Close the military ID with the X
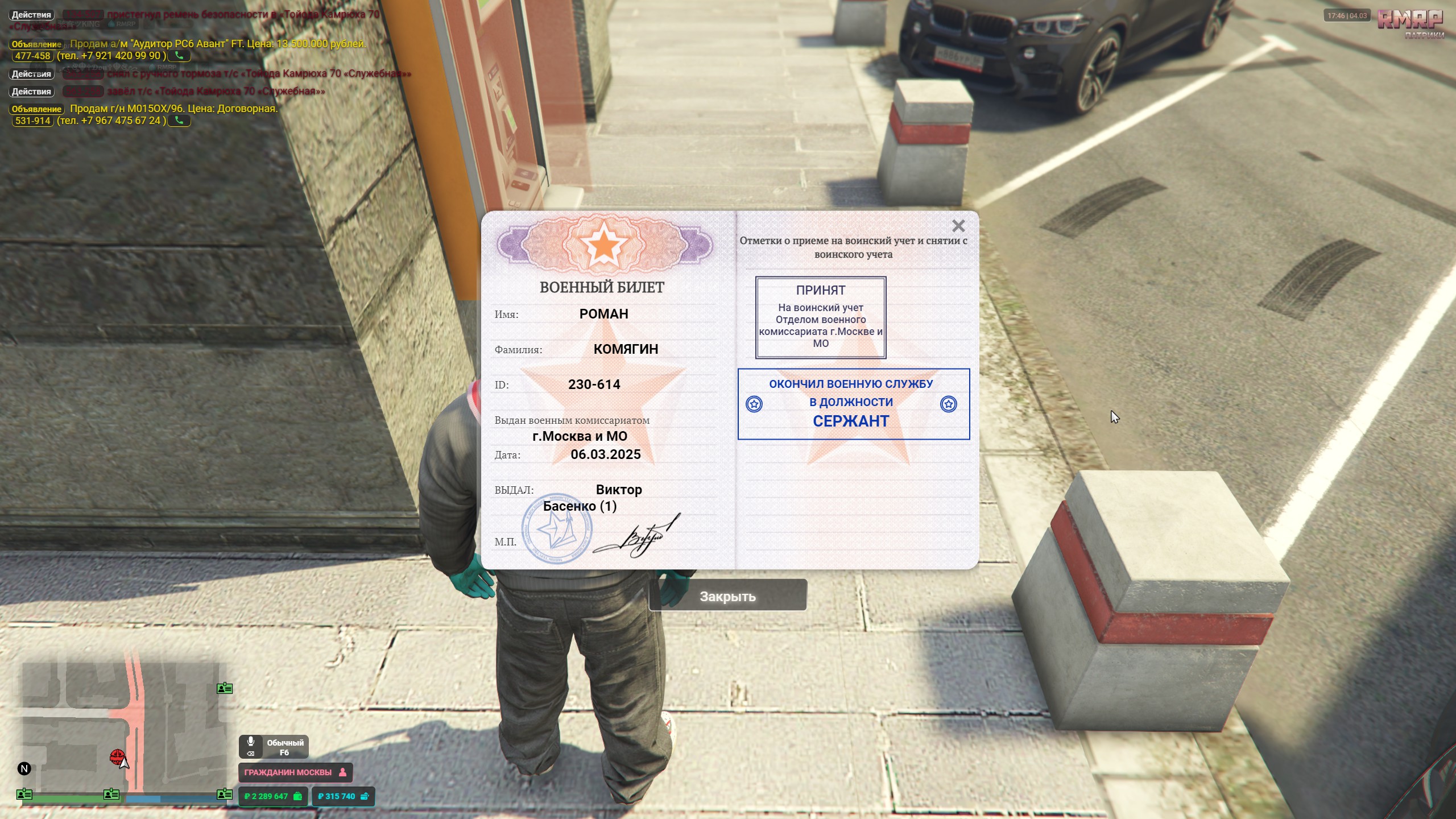 point(958,226)
